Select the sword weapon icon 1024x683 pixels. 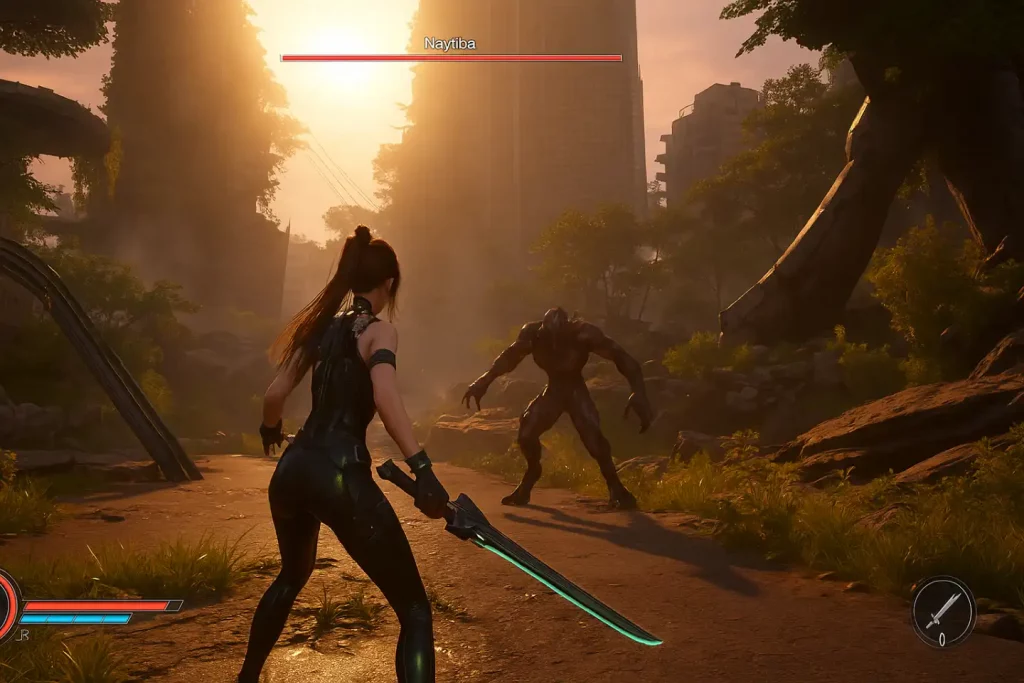tap(942, 610)
